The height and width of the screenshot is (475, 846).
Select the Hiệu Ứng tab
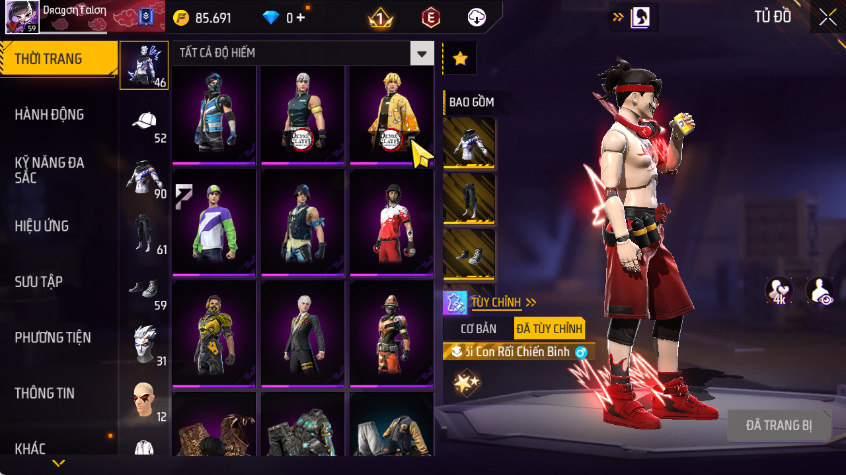(x=42, y=226)
